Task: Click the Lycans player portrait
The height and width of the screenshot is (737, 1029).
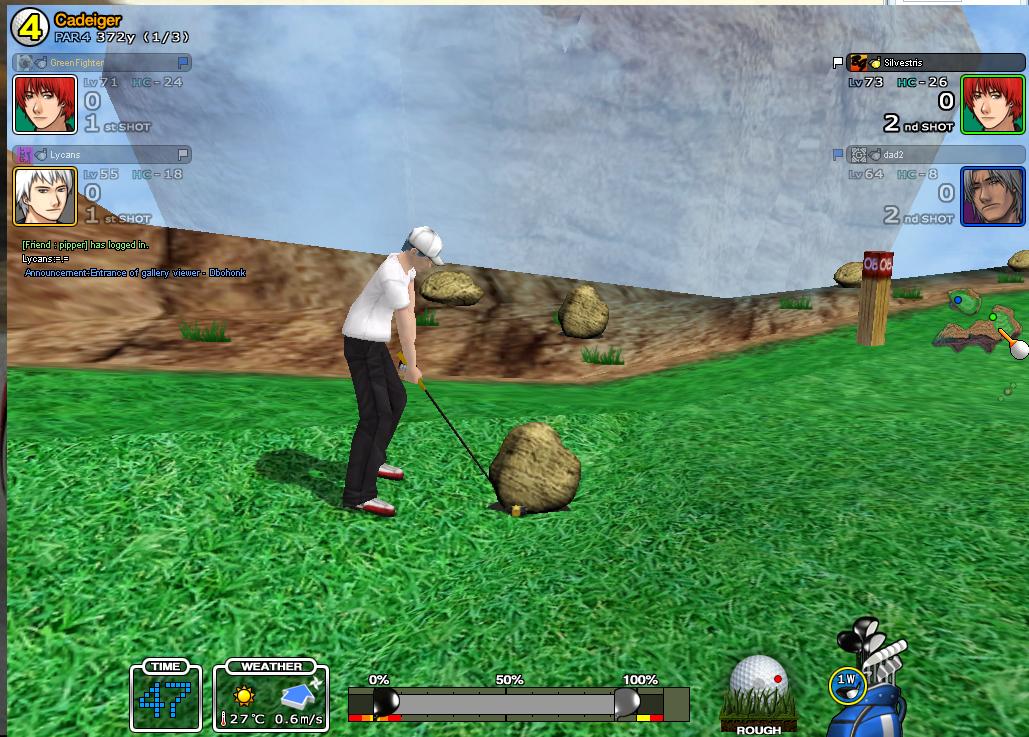Action: point(31,196)
